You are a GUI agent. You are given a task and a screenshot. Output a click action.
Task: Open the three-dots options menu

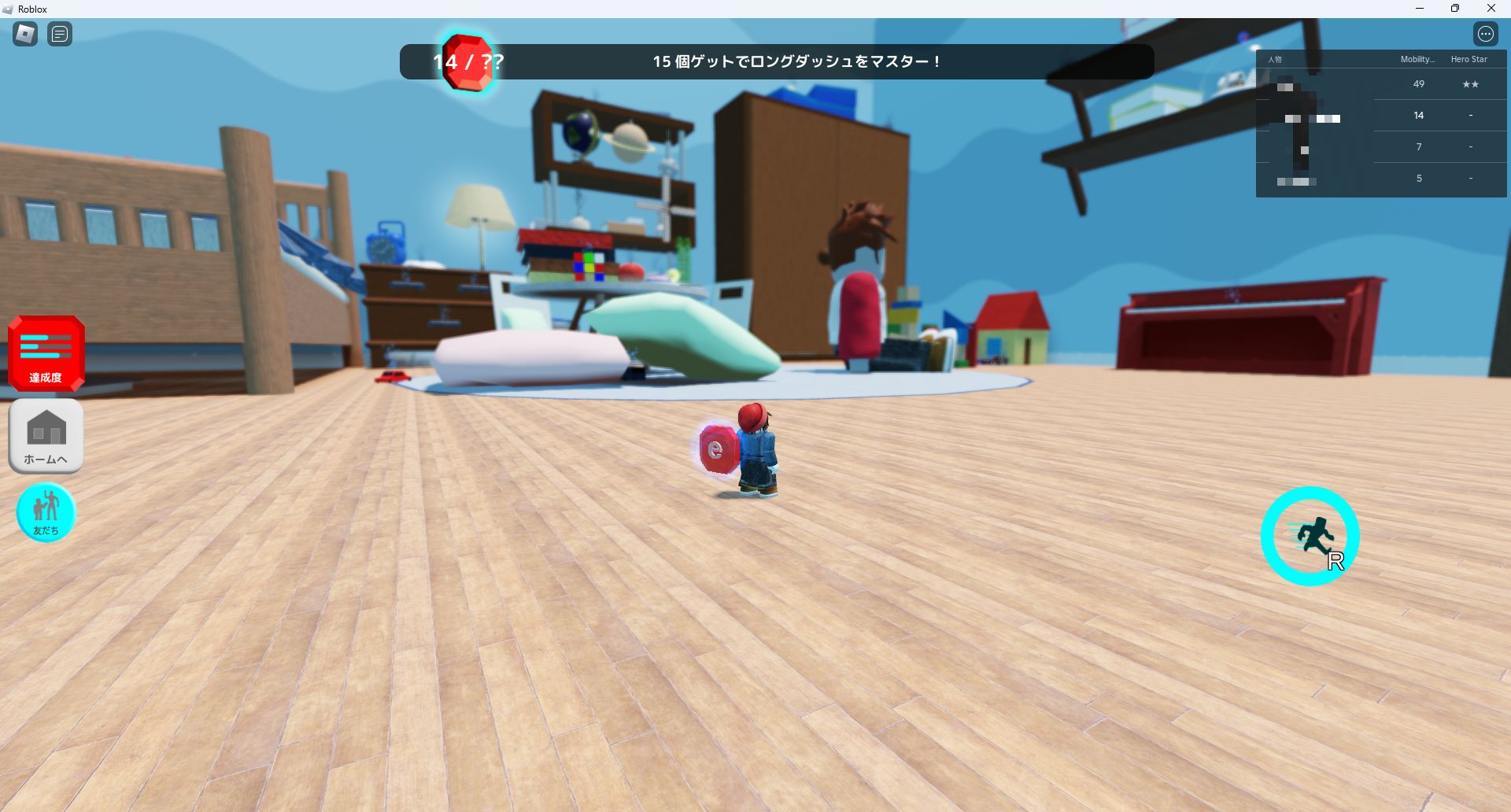coord(1484,33)
